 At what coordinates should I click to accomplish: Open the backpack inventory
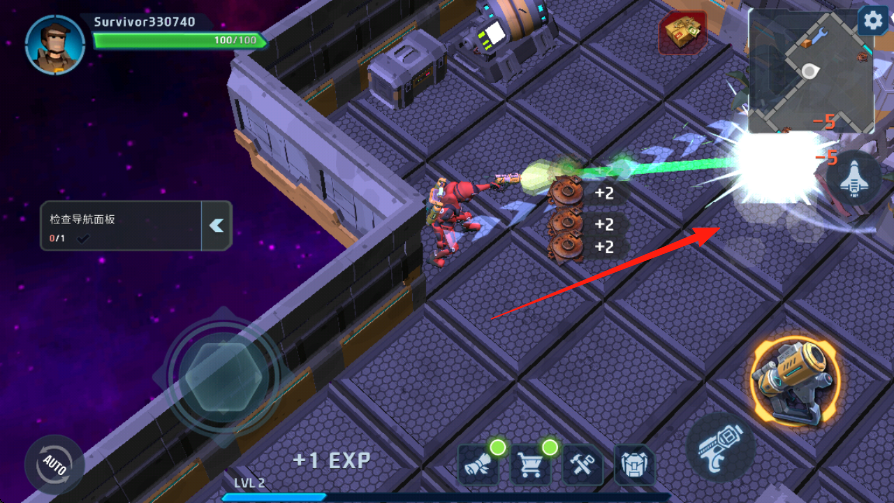(x=634, y=465)
